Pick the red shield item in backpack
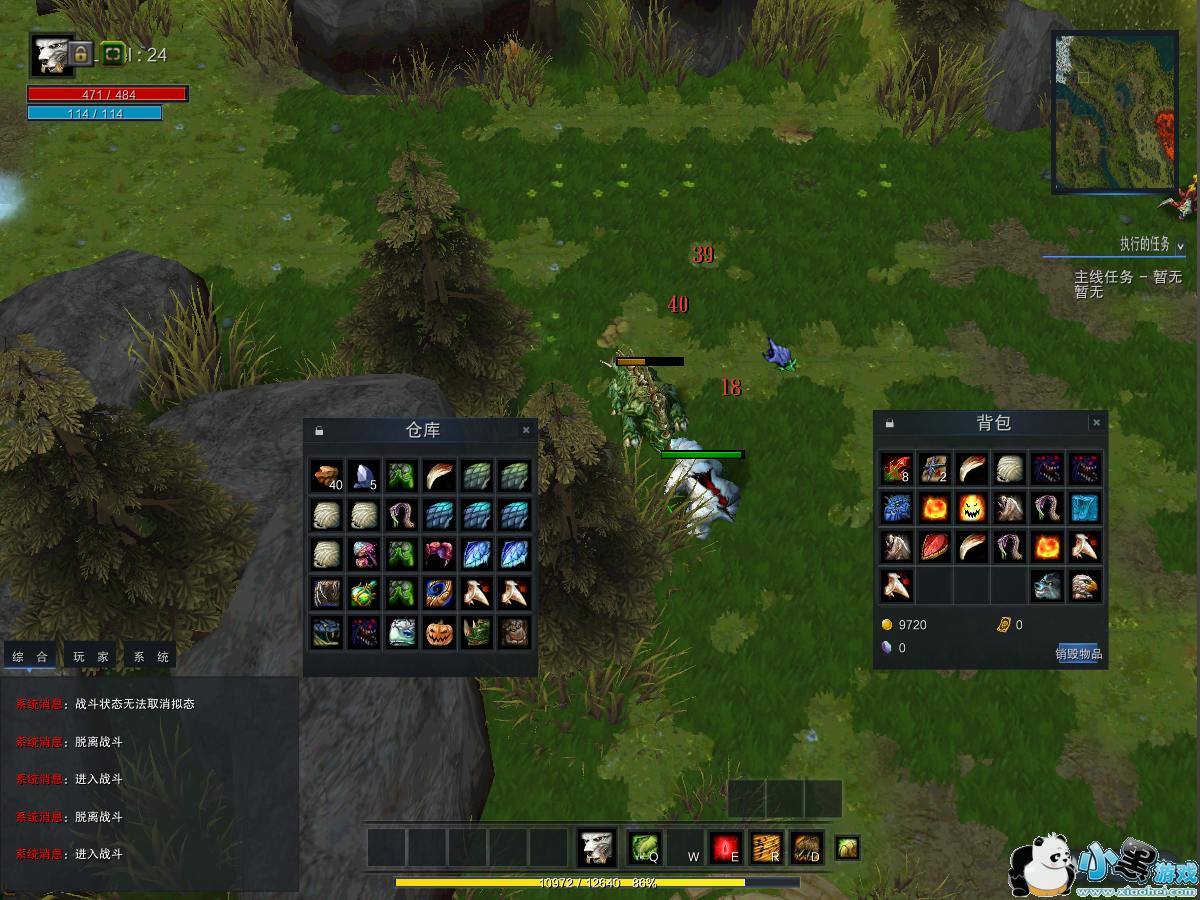Screen dimensions: 1200x900 (933, 547)
